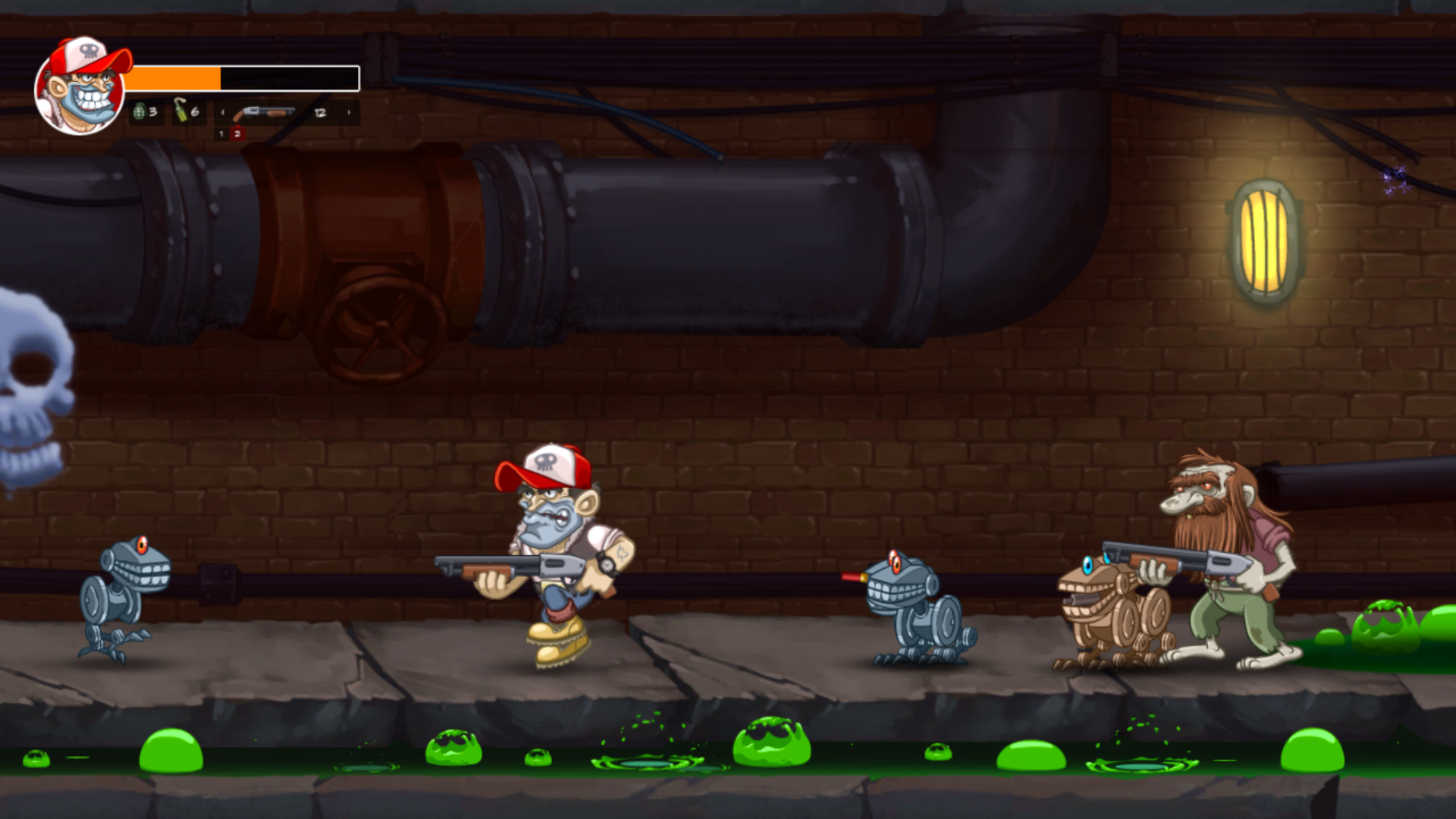Cycle to the previous weapon with the left arrow
Viewport: 1456px width, 819px height.
click(x=223, y=112)
